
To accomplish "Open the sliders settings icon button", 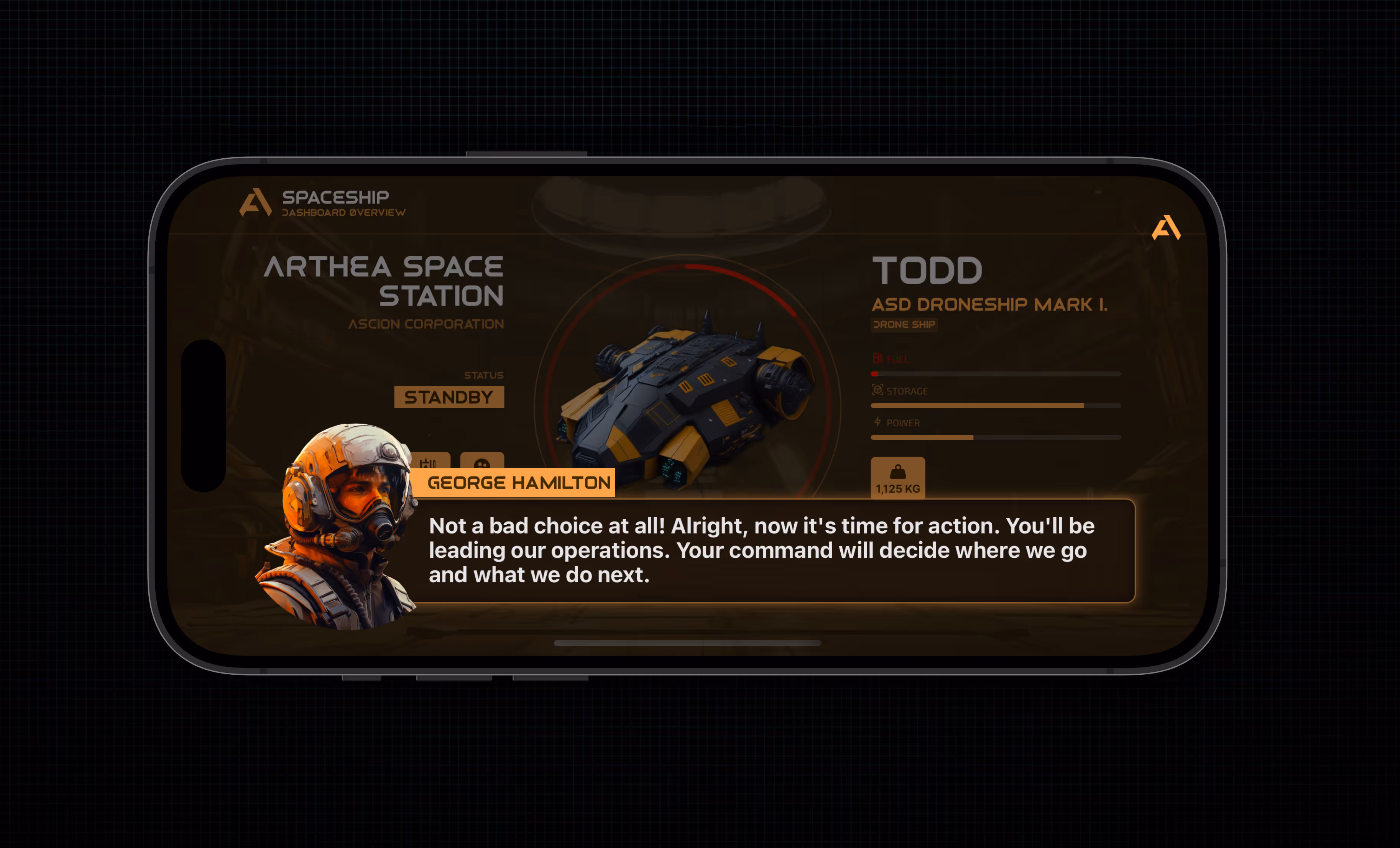I will pyautogui.click(x=430, y=461).
